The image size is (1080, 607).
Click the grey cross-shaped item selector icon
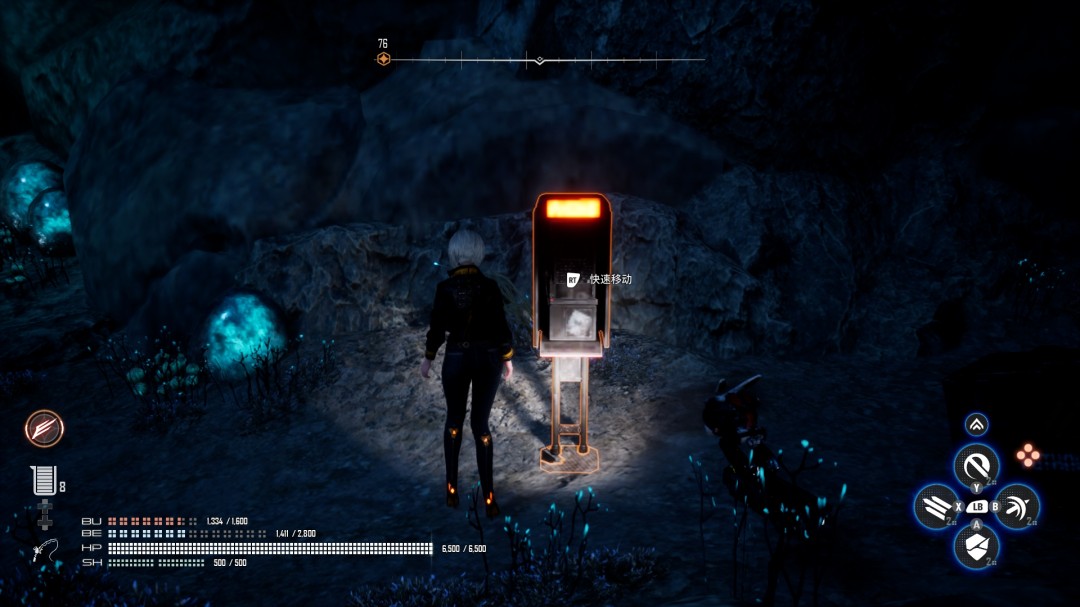tap(44, 515)
